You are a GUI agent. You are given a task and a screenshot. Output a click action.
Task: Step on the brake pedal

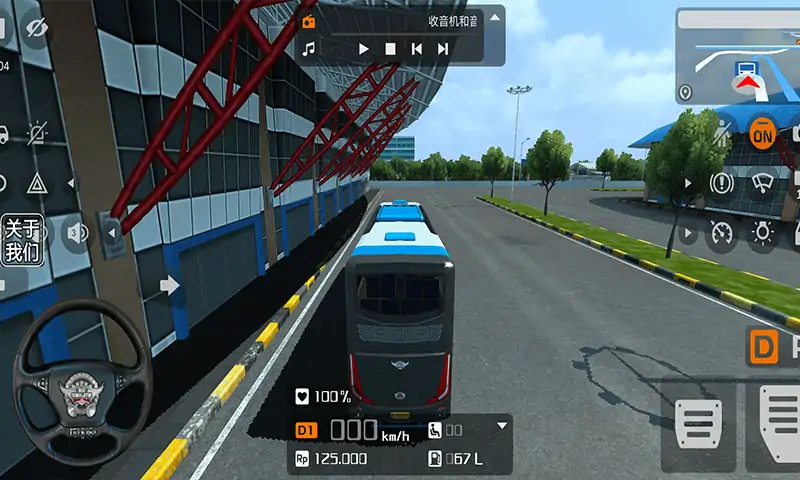click(699, 421)
